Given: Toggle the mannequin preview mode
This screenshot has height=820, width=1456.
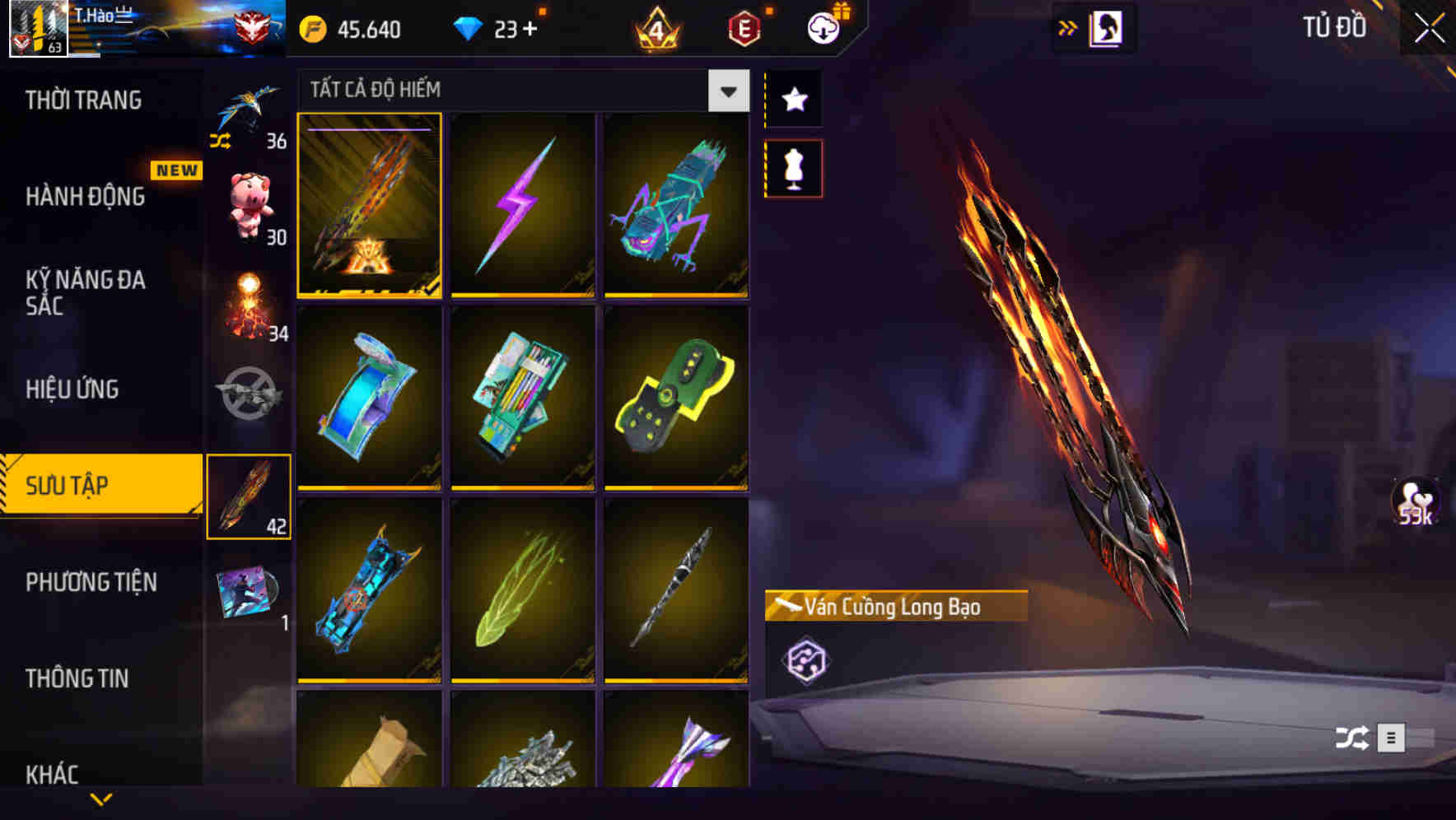Looking at the screenshot, I should click(x=793, y=167).
